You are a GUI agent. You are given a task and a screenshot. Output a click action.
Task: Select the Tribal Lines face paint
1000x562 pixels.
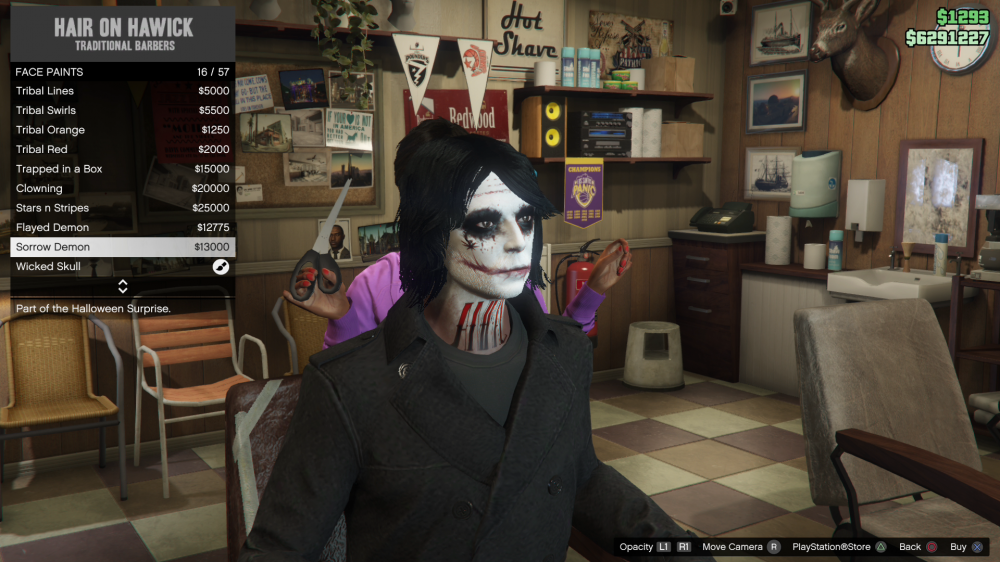[122, 91]
